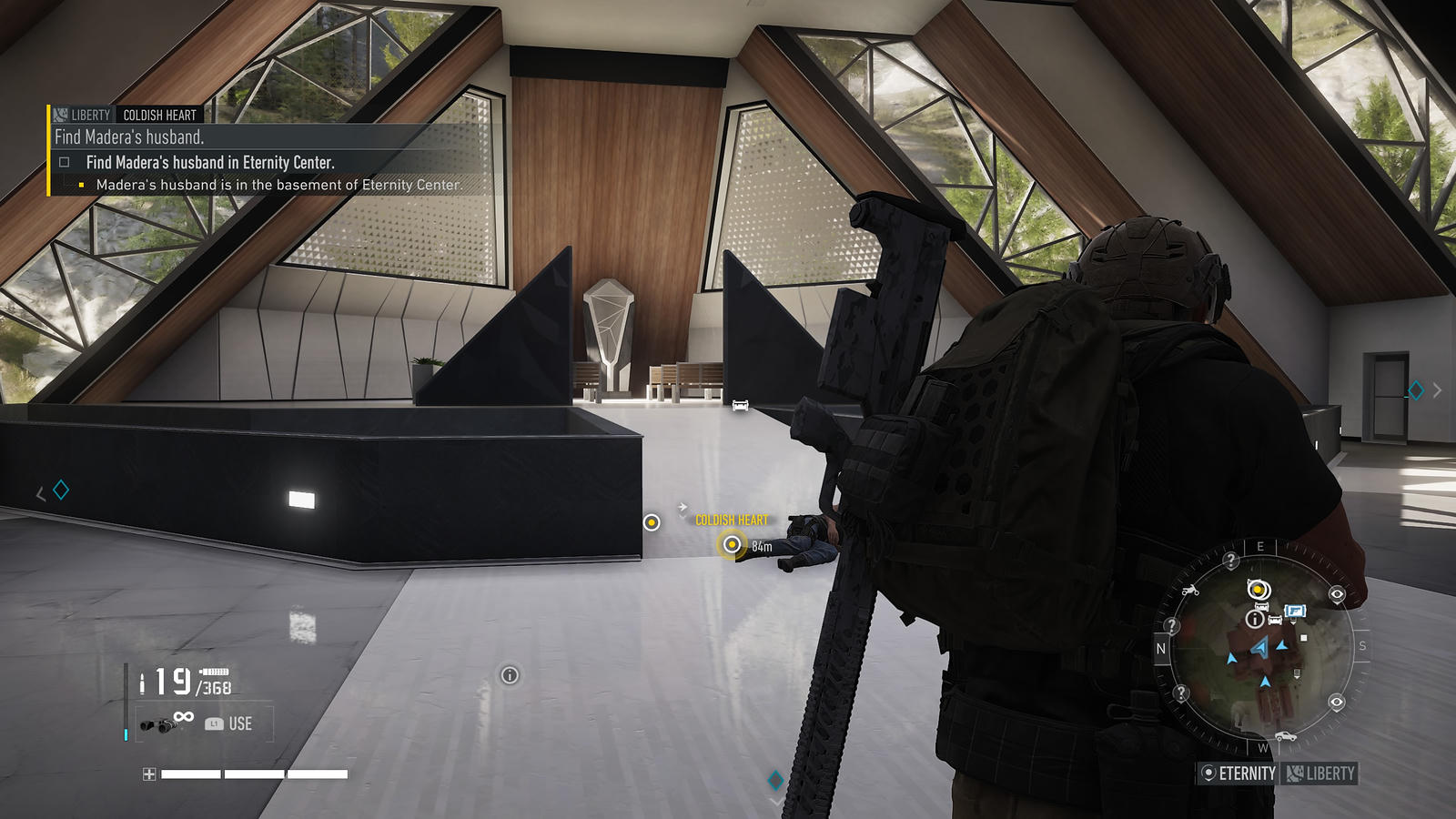Click the info marker on the floor HUD

510,675
